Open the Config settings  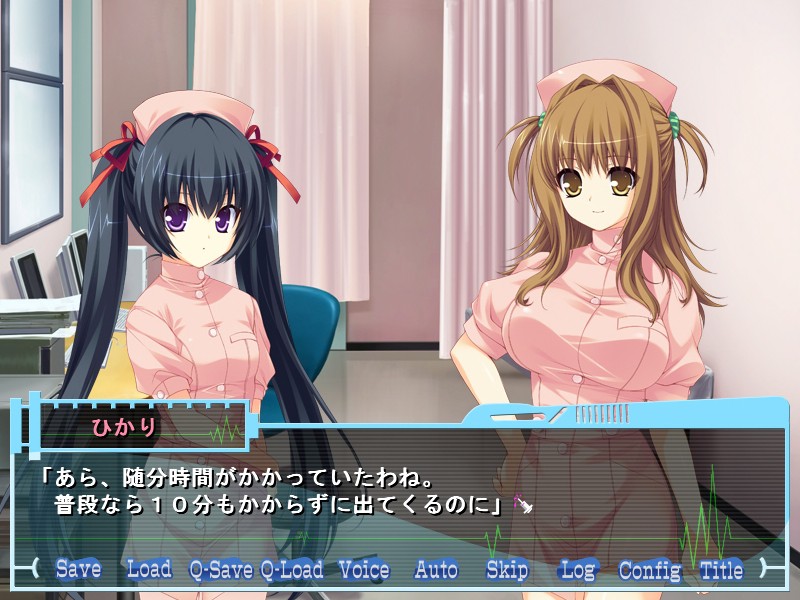650,570
